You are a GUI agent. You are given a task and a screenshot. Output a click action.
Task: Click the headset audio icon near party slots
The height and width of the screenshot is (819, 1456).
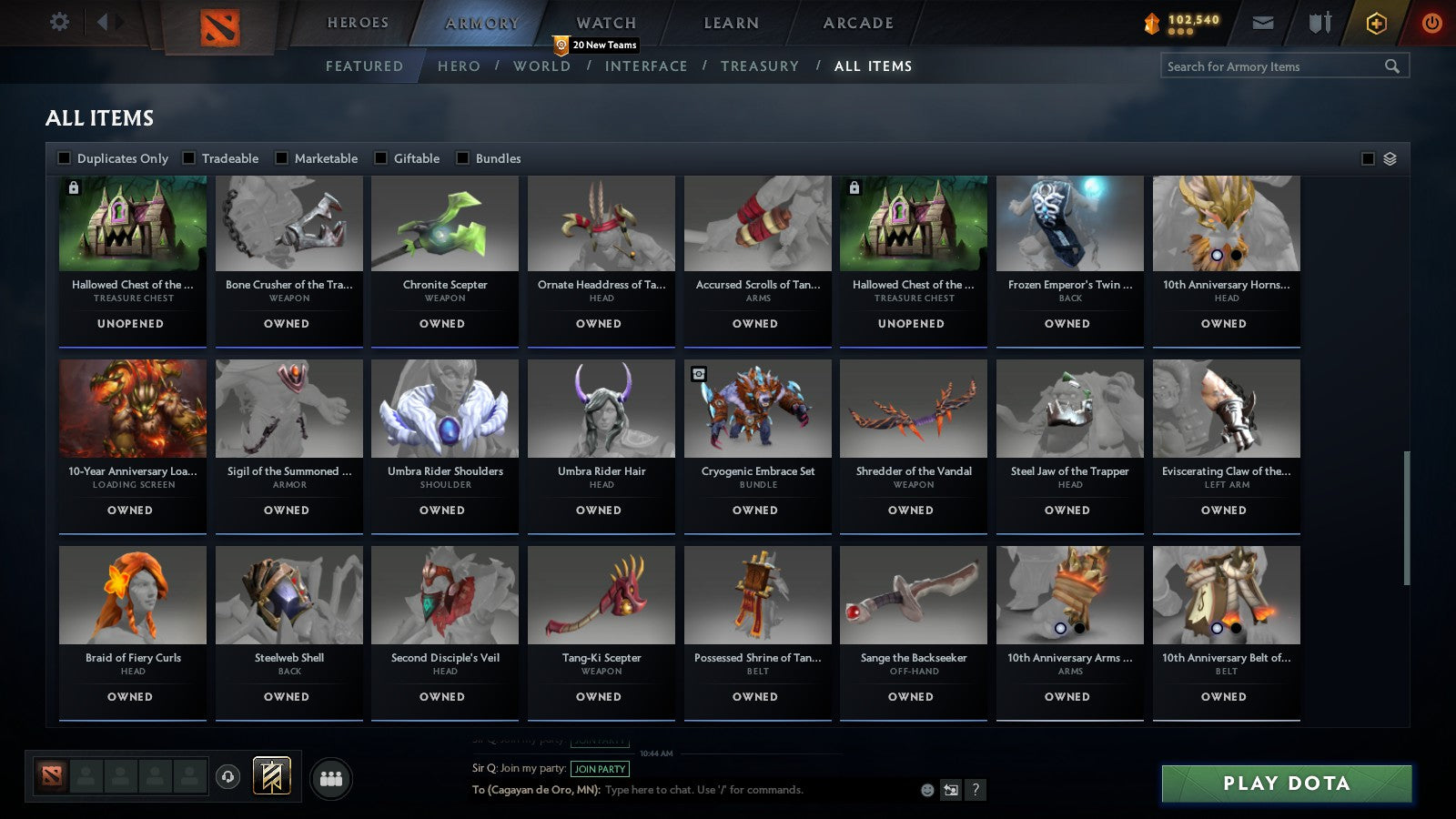click(226, 777)
